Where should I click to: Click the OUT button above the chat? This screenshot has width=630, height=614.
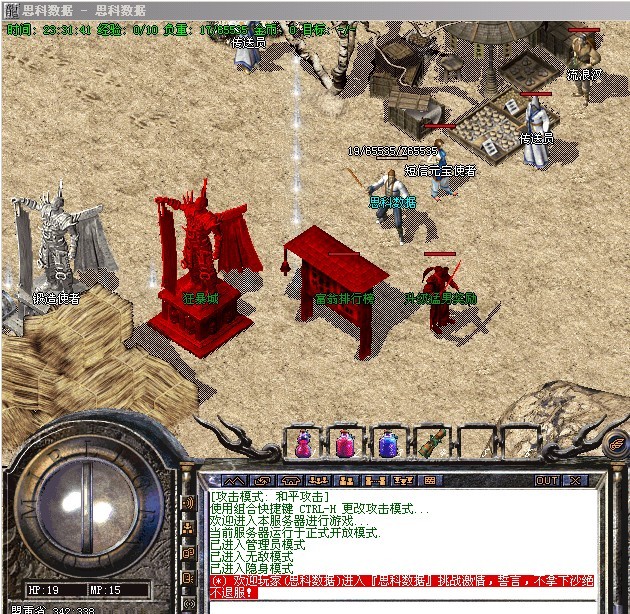pos(547,481)
